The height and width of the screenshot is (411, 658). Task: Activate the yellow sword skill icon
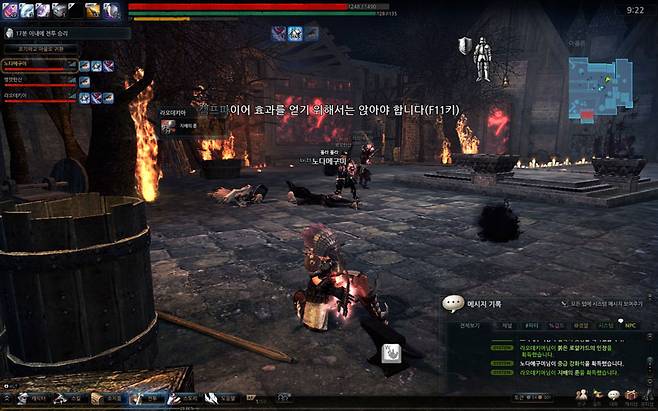coord(92,10)
